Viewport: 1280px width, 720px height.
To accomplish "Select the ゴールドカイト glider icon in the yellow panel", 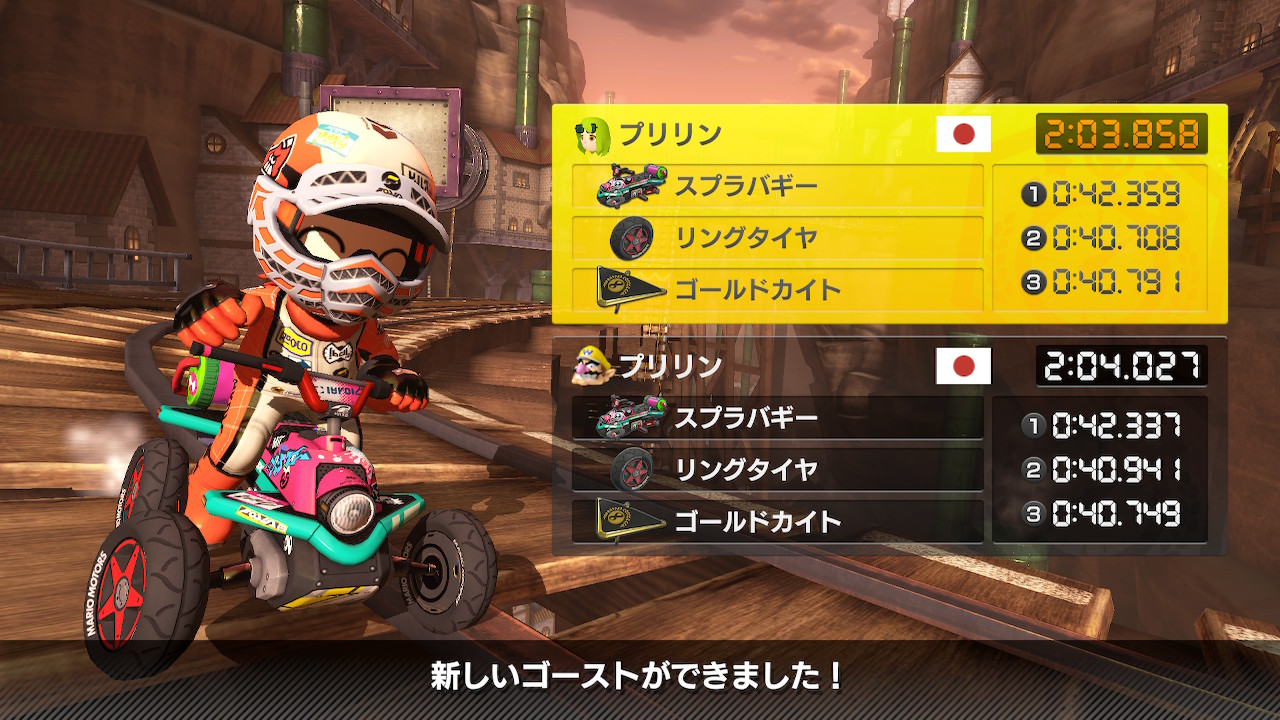I will (x=630, y=287).
